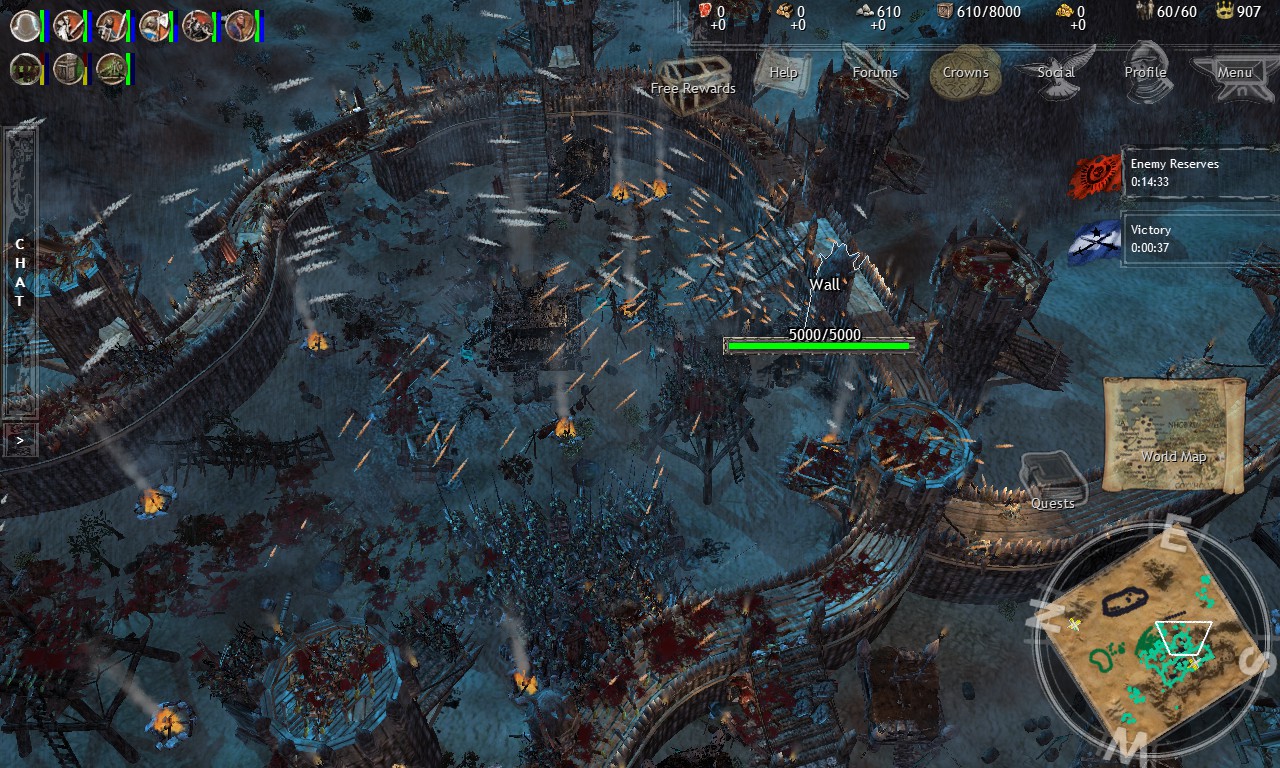Click the Wall health bar showing 5000/5000
Screen dimensions: 1280x768
click(x=818, y=344)
